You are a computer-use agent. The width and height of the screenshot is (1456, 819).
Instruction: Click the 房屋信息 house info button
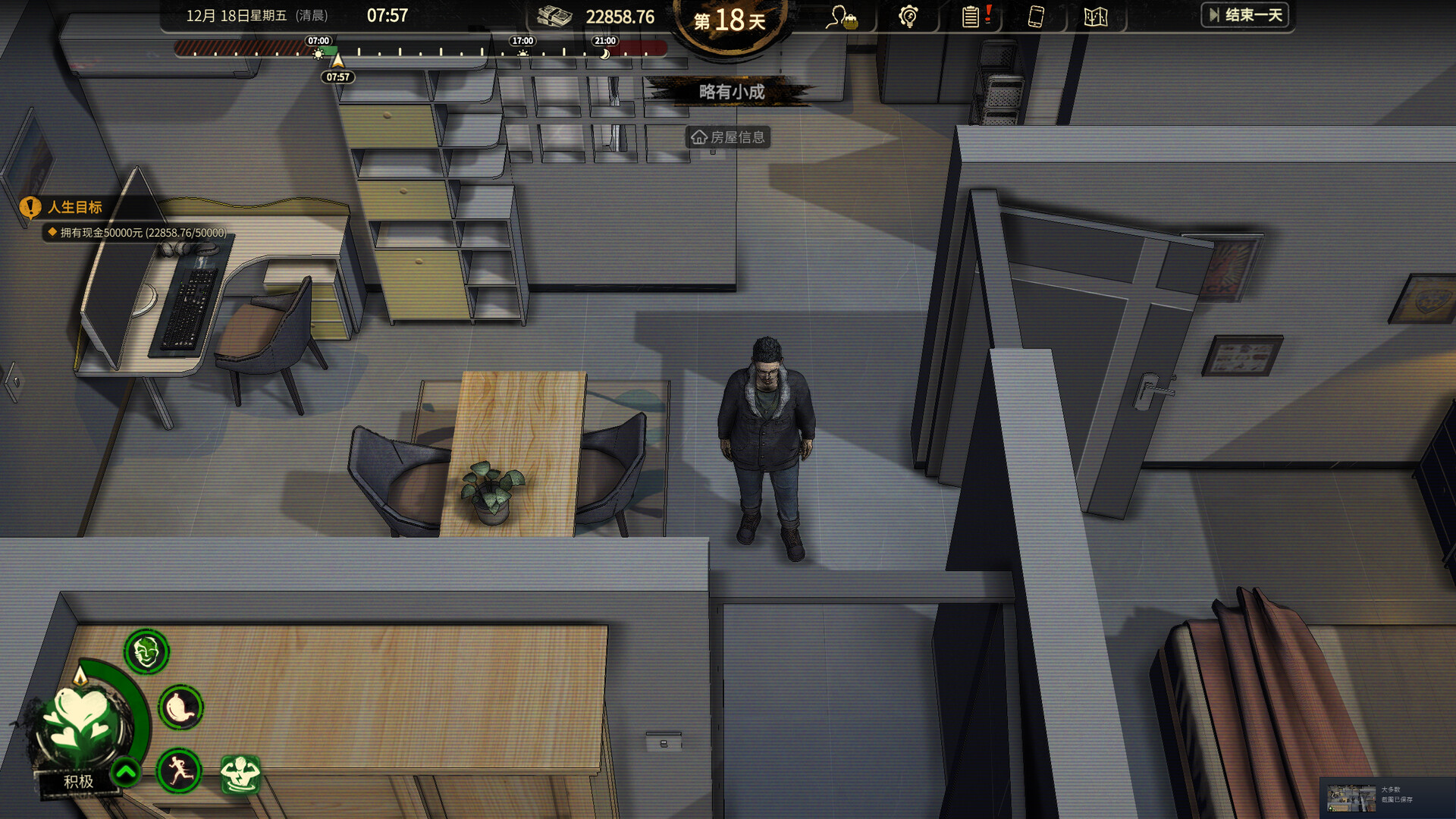[x=728, y=137]
